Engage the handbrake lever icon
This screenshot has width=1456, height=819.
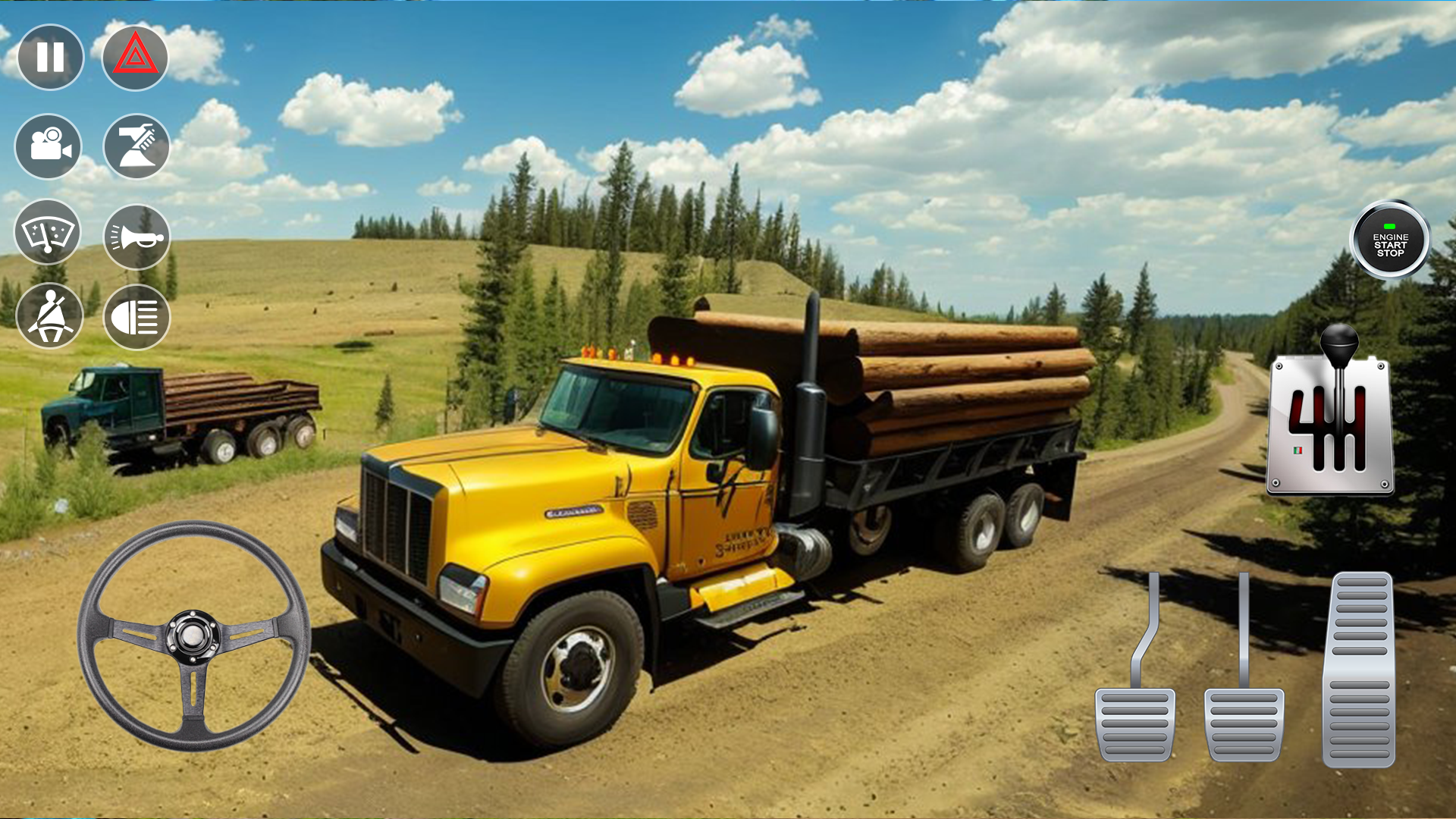click(135, 147)
